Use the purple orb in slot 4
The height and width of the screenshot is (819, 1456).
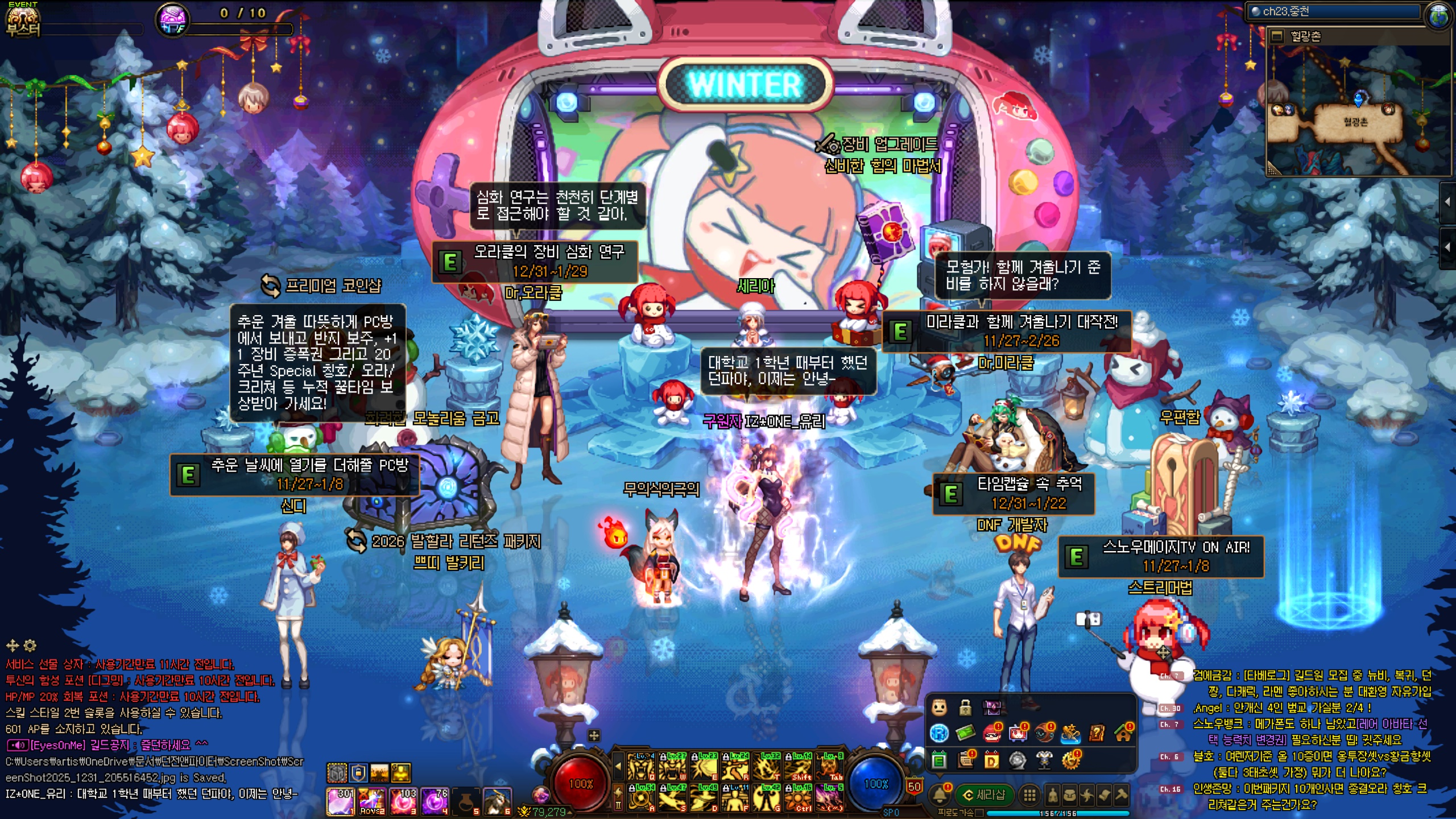point(435,801)
